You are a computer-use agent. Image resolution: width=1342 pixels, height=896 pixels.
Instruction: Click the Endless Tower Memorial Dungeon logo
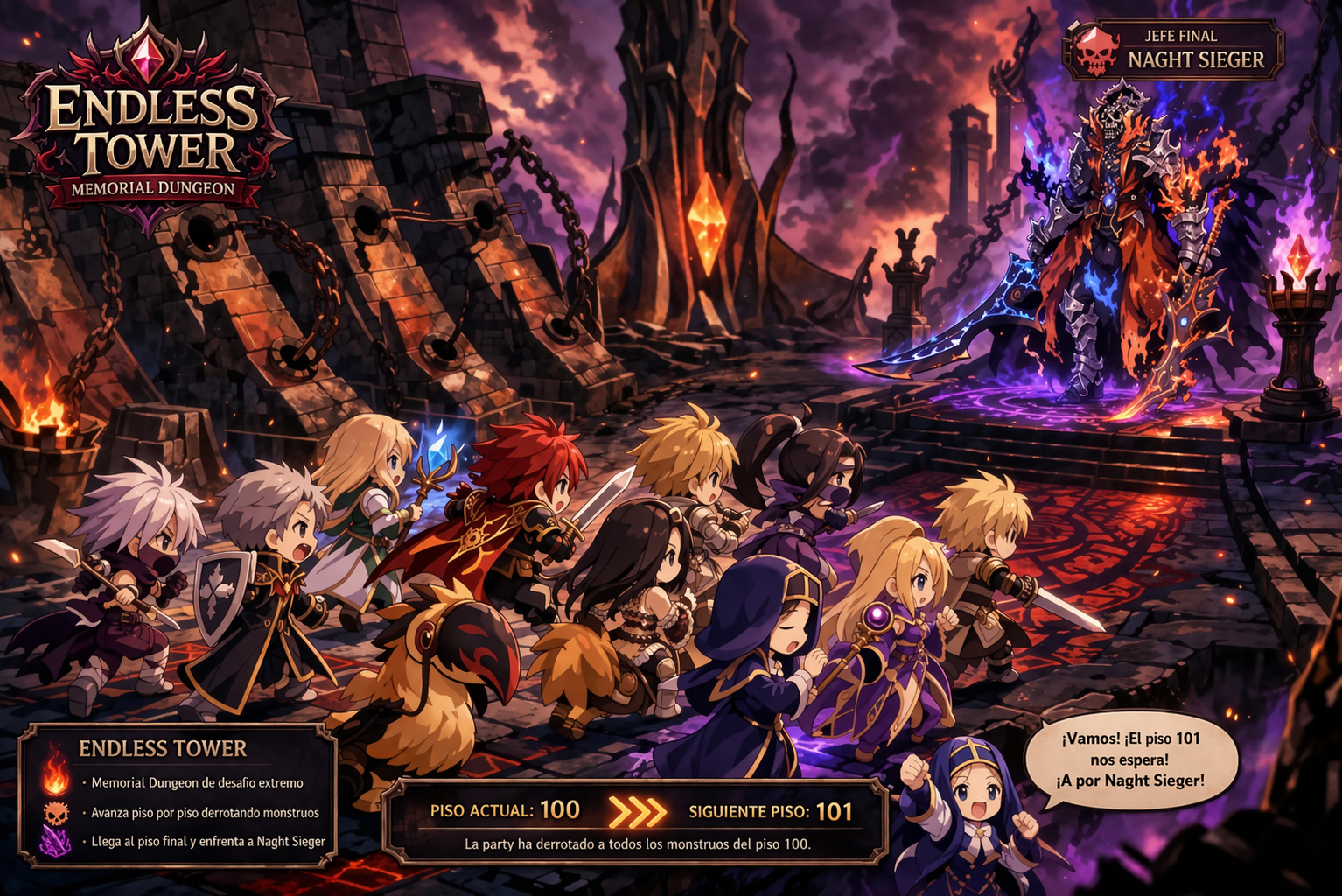point(152,131)
